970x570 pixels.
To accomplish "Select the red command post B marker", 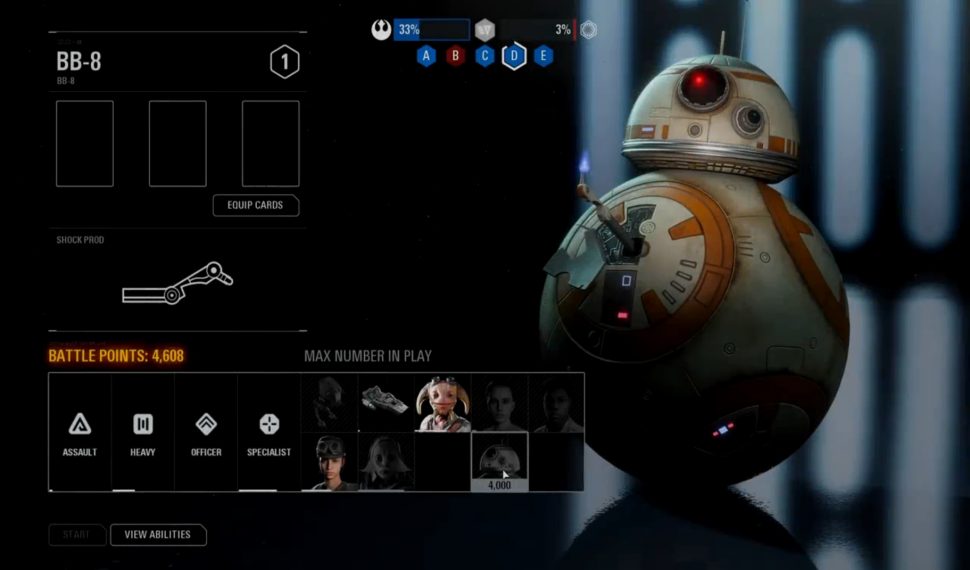I will click(456, 56).
